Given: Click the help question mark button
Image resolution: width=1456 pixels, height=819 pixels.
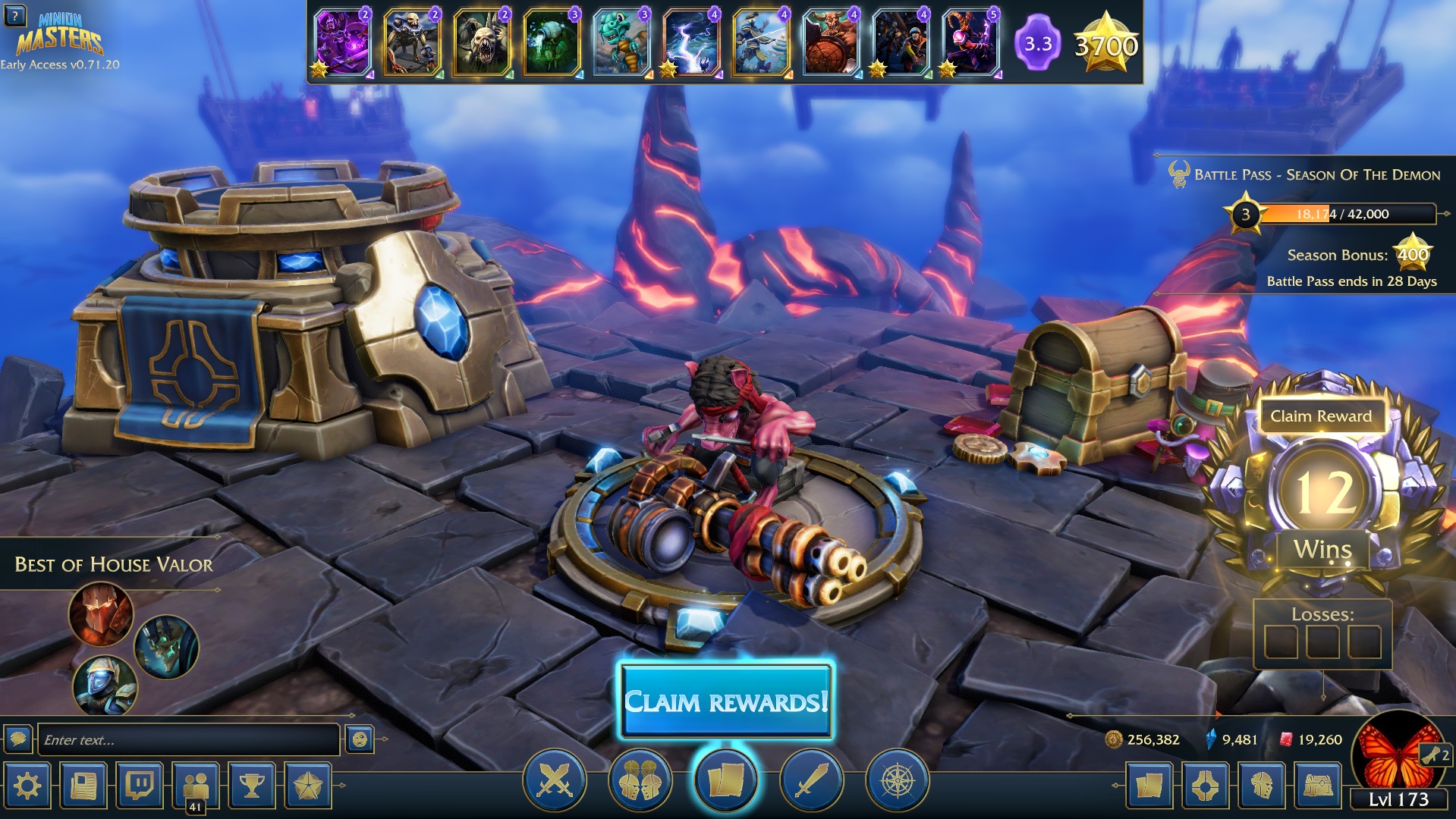Looking at the screenshot, I should (14, 15).
